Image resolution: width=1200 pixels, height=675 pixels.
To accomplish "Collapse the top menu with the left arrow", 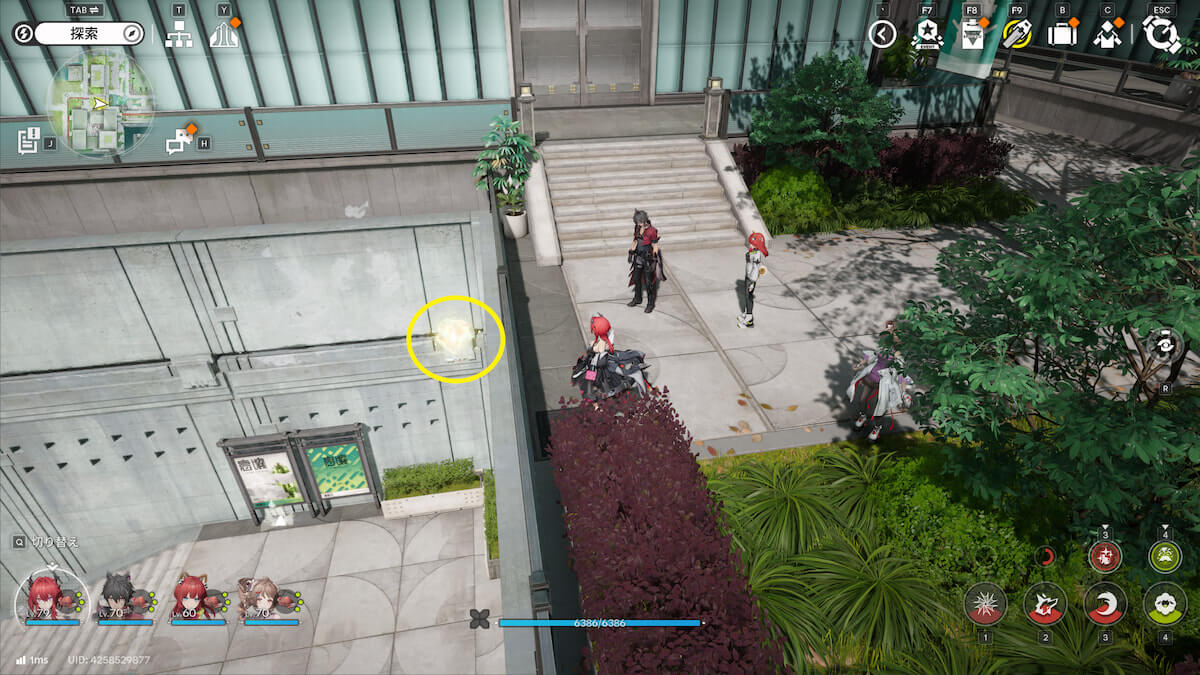I will (x=882, y=35).
